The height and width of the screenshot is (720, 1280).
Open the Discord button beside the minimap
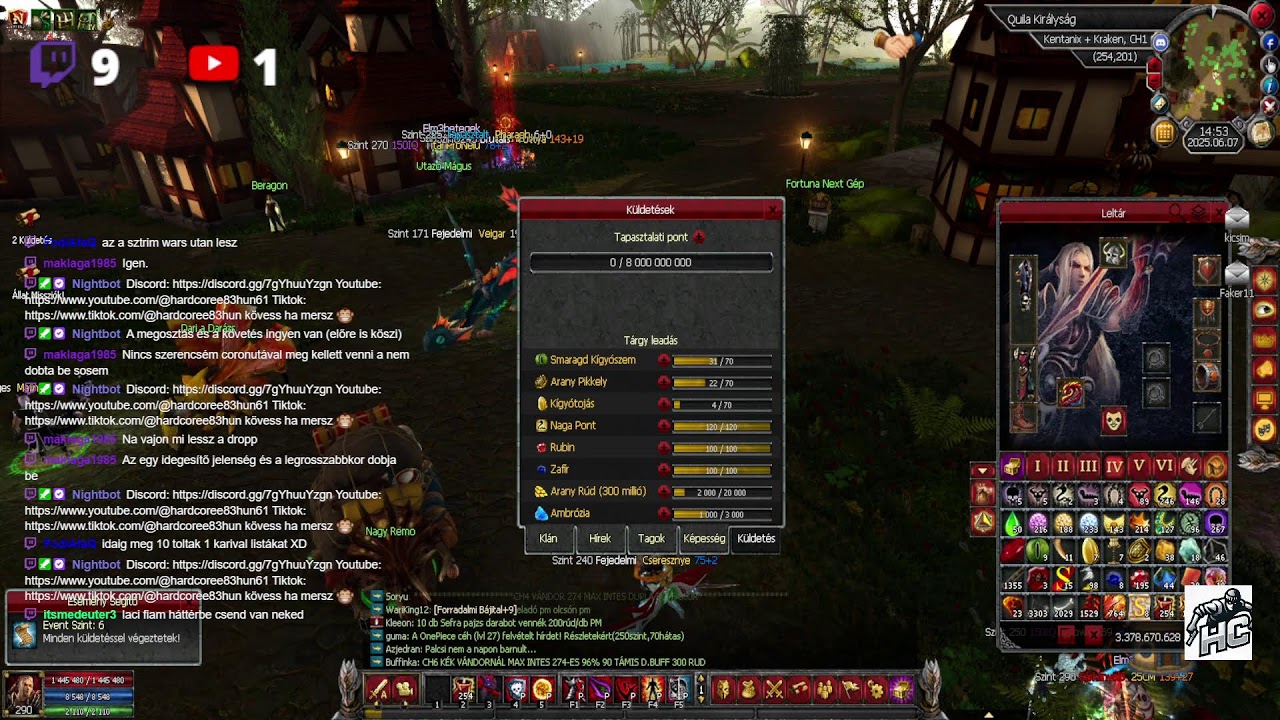click(1161, 42)
